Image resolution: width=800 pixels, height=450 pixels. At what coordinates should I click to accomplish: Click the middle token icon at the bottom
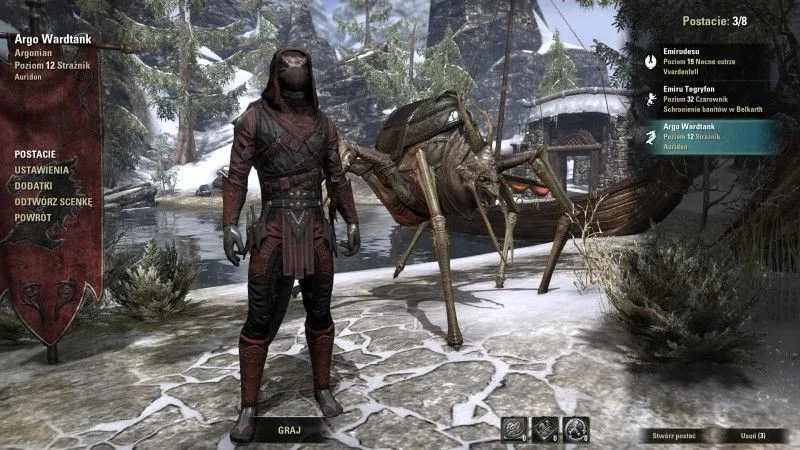pyautogui.click(x=545, y=430)
